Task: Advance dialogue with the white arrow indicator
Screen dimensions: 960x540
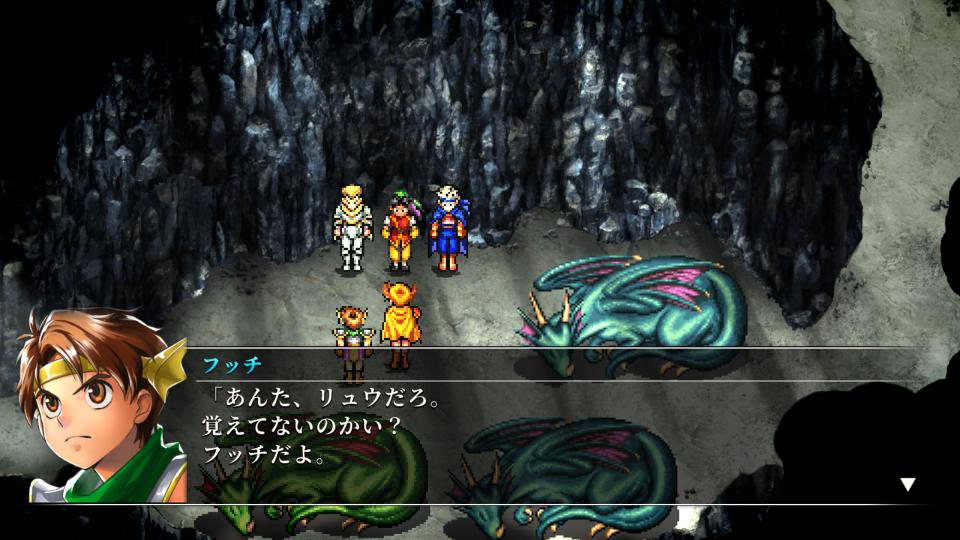Action: coord(907,485)
